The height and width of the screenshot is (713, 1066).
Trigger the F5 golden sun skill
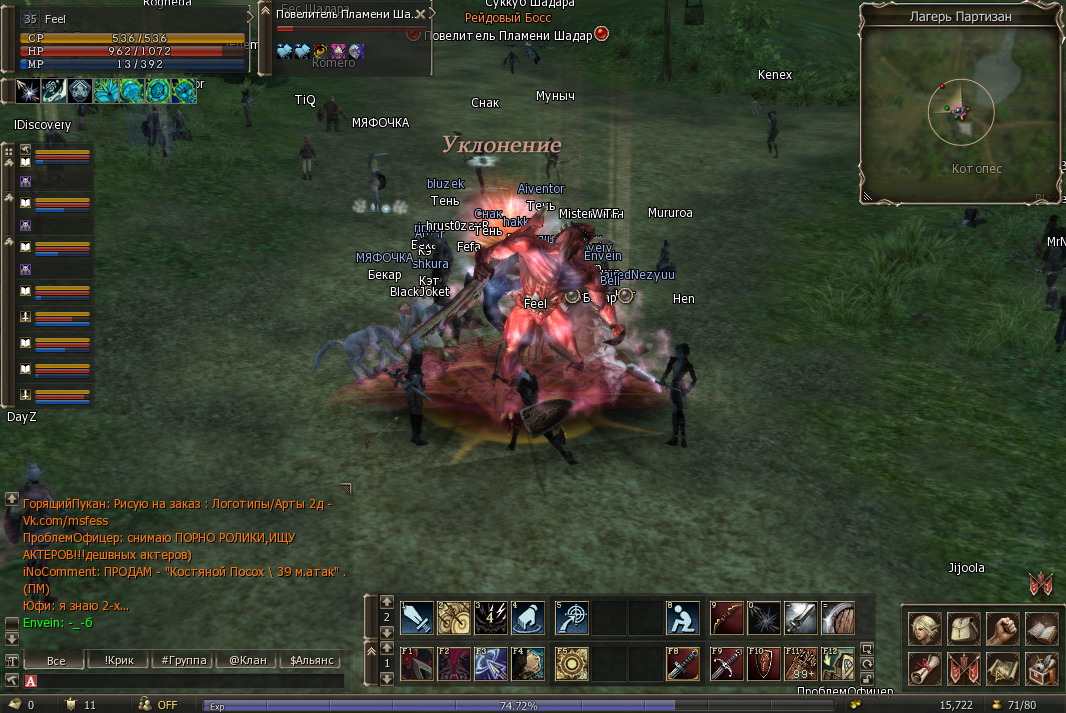click(x=572, y=663)
